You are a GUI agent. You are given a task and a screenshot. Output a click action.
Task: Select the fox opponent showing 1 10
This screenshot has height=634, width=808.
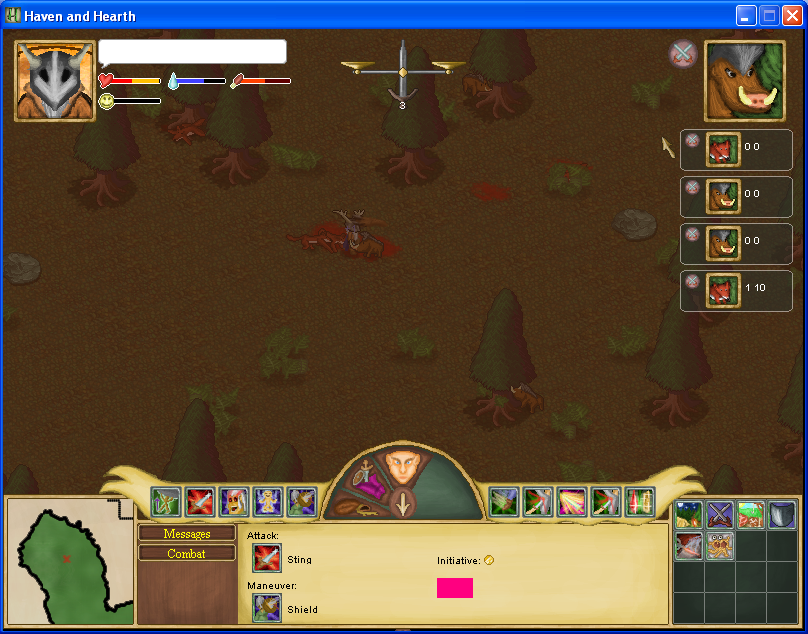723,289
